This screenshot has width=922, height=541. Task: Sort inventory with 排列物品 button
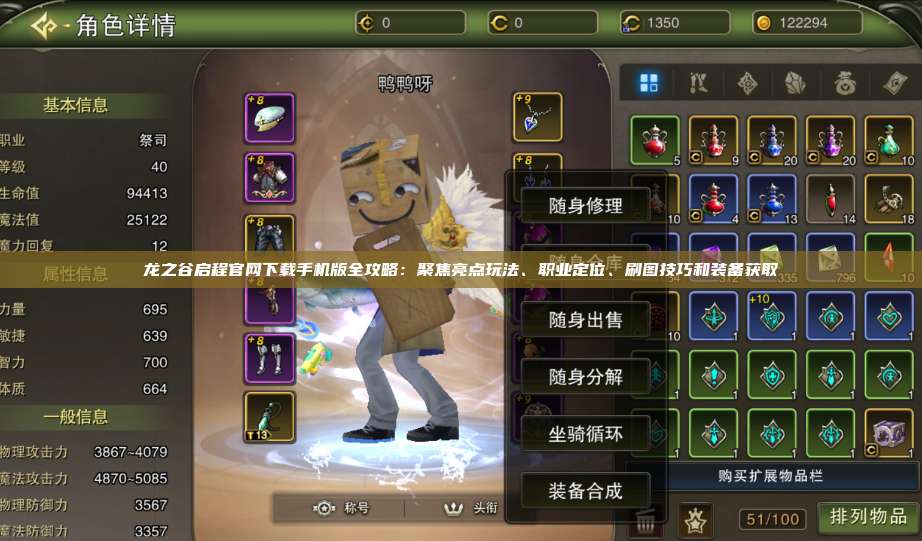[868, 516]
